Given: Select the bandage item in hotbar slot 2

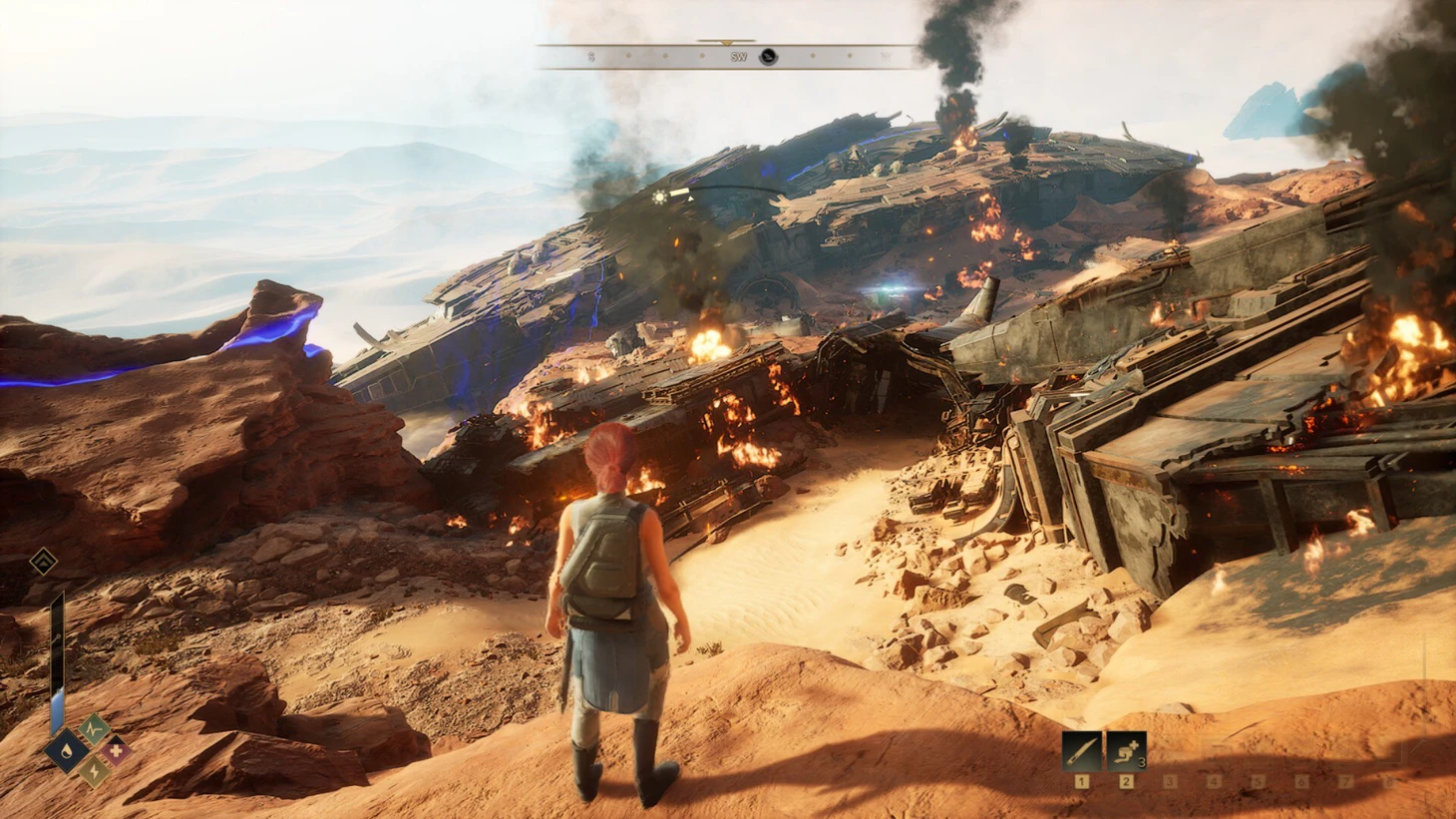Looking at the screenshot, I should [x=1126, y=750].
